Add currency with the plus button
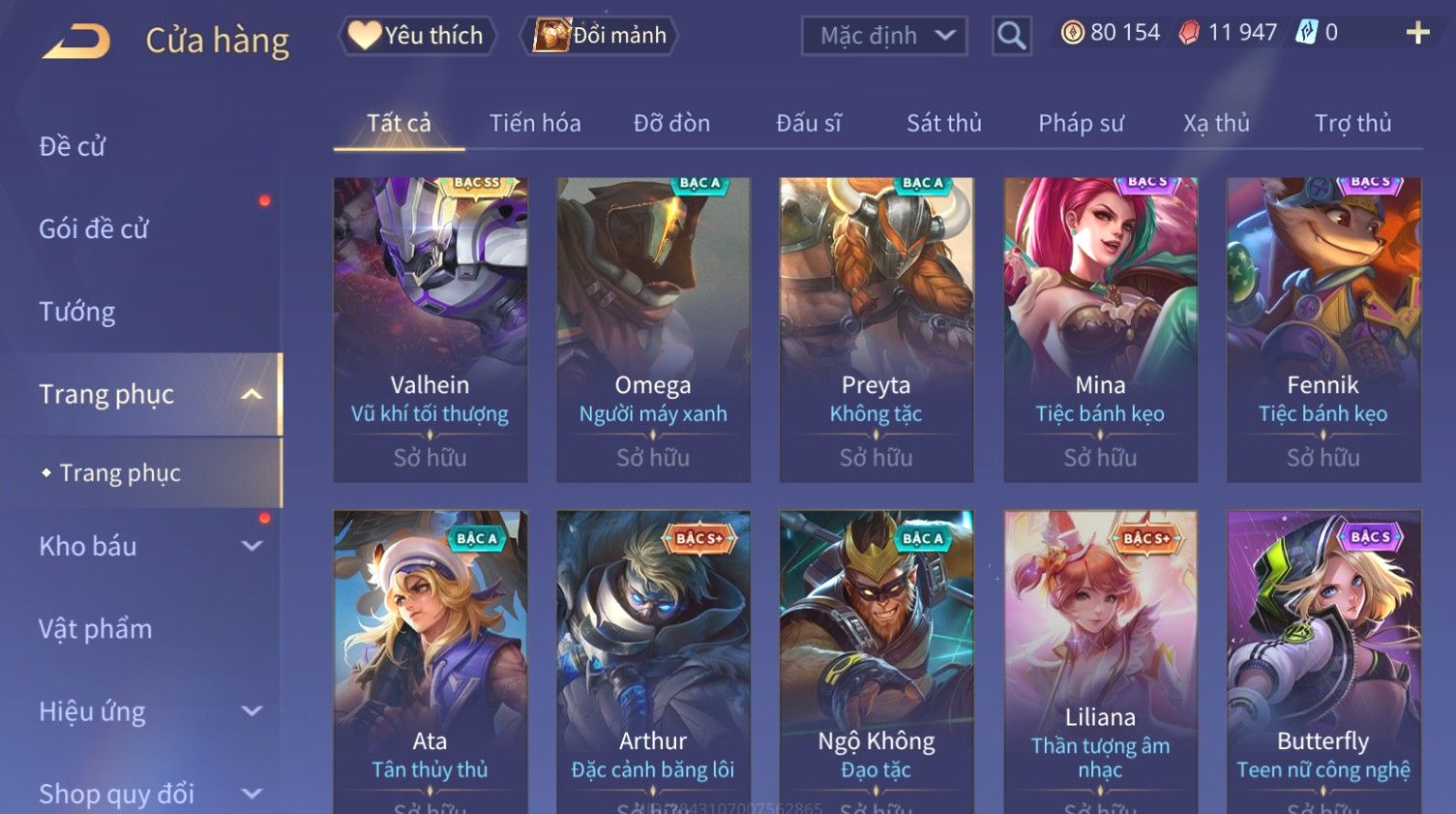The height and width of the screenshot is (814, 1456). (1417, 33)
